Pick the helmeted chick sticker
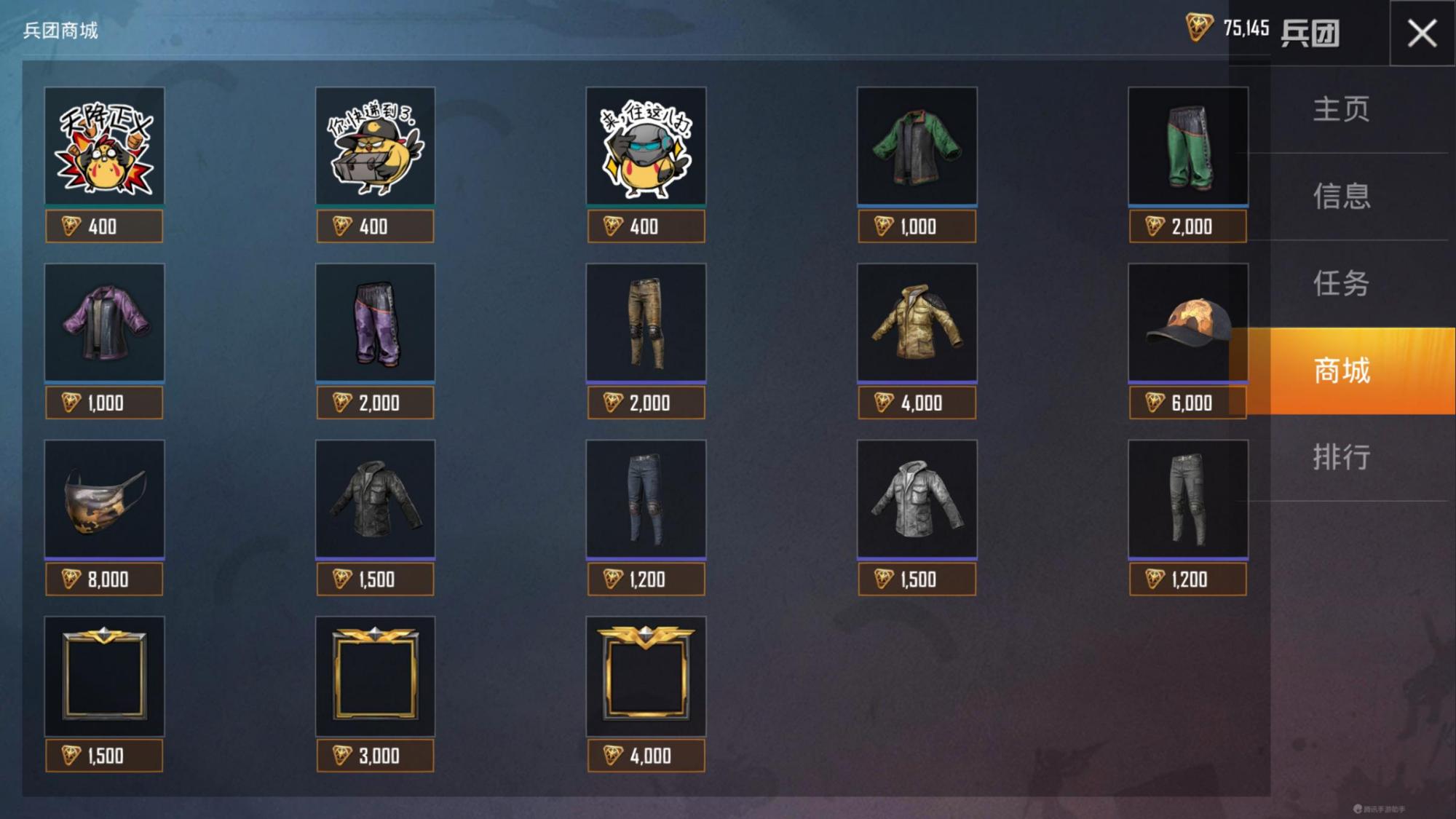This screenshot has height=819, width=1456. click(646, 146)
